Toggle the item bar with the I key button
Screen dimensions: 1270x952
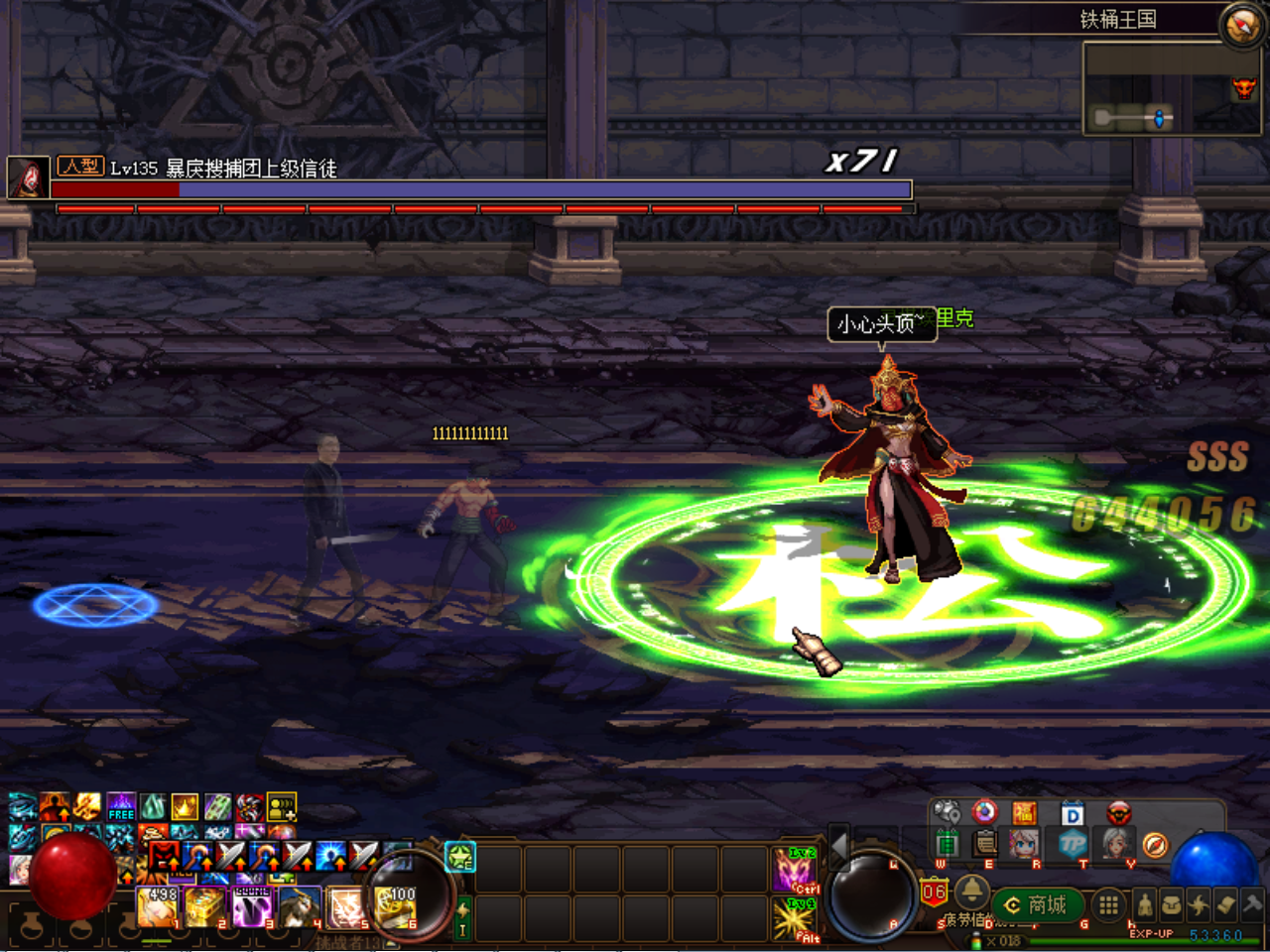coord(461,920)
